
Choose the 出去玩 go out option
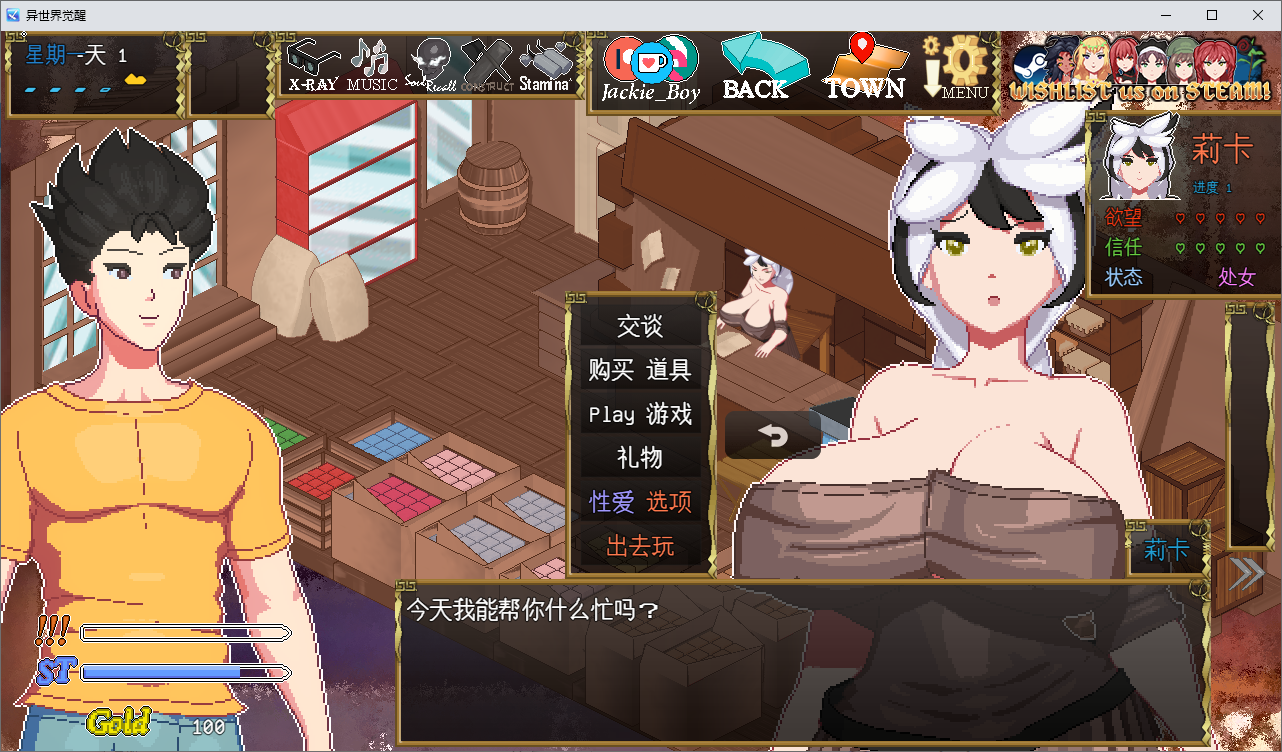pyautogui.click(x=640, y=547)
